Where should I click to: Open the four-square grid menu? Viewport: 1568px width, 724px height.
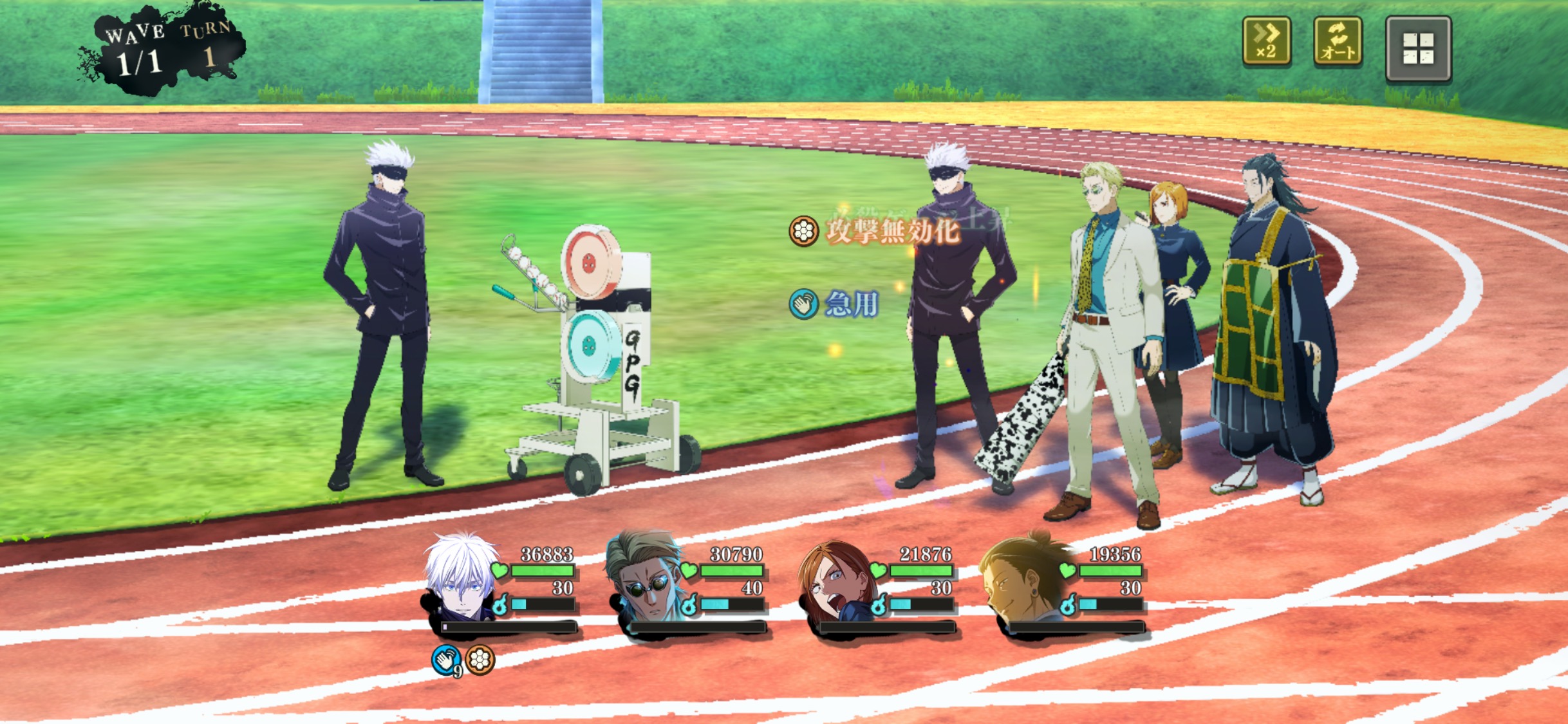coord(1418,49)
